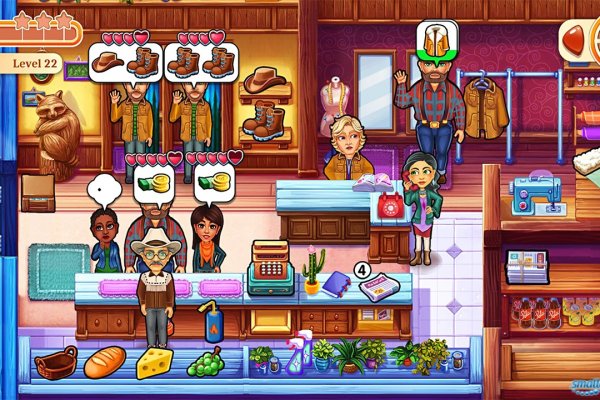Pick up the bread loaf product
Image resolution: width=600 pixels, height=400 pixels.
[x=103, y=362]
